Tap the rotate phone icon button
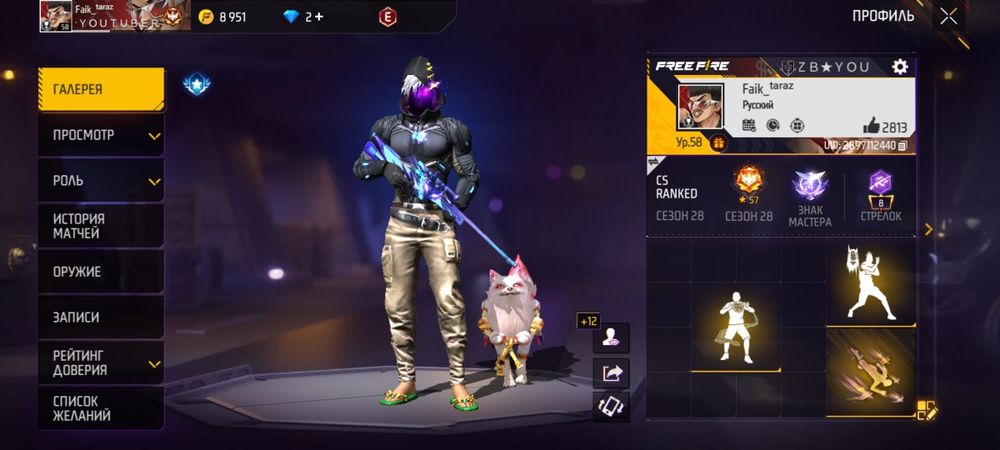The width and height of the screenshot is (1000, 450). 611,406
